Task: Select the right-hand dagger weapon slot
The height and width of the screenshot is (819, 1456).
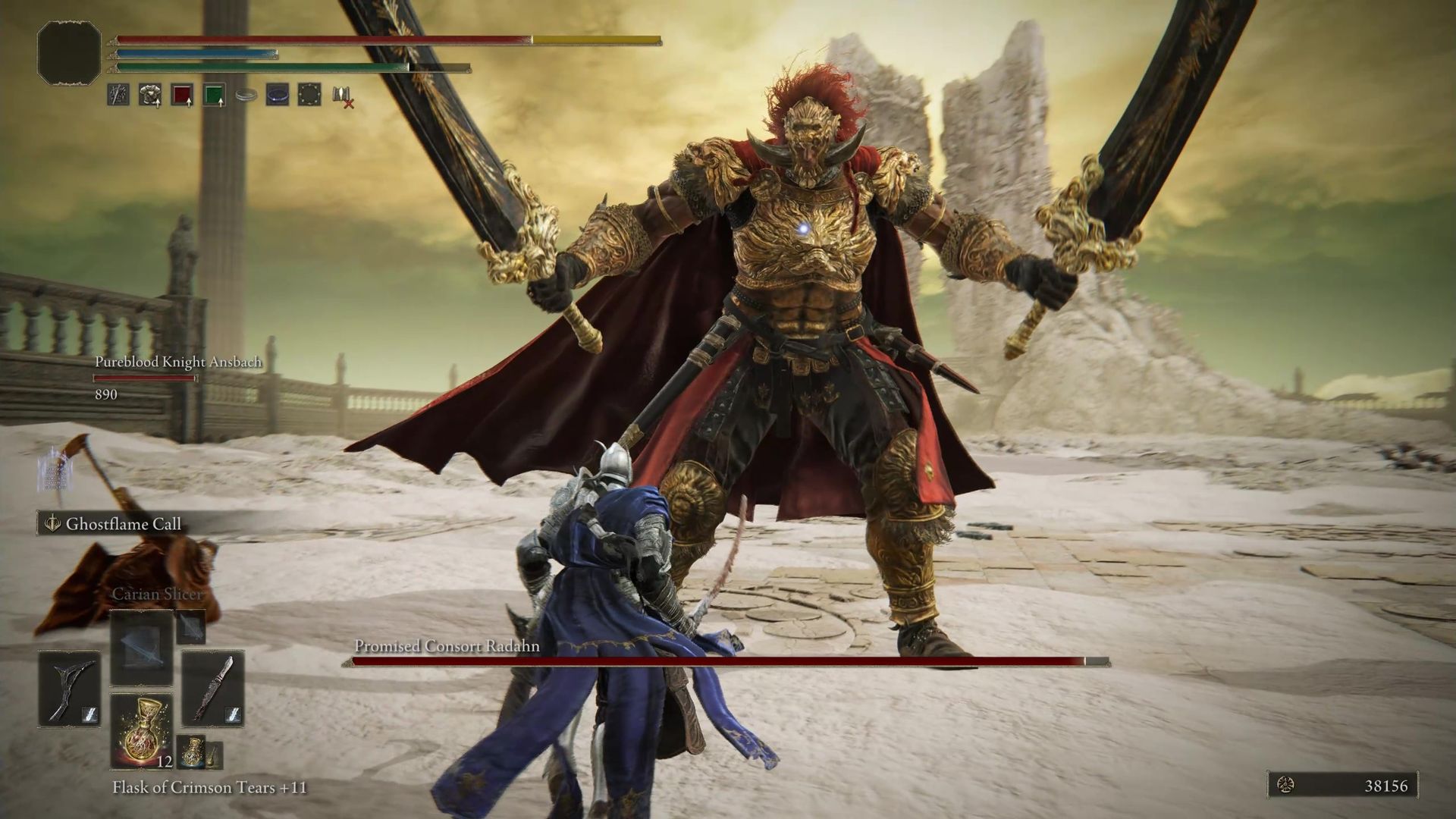Action: (213, 689)
